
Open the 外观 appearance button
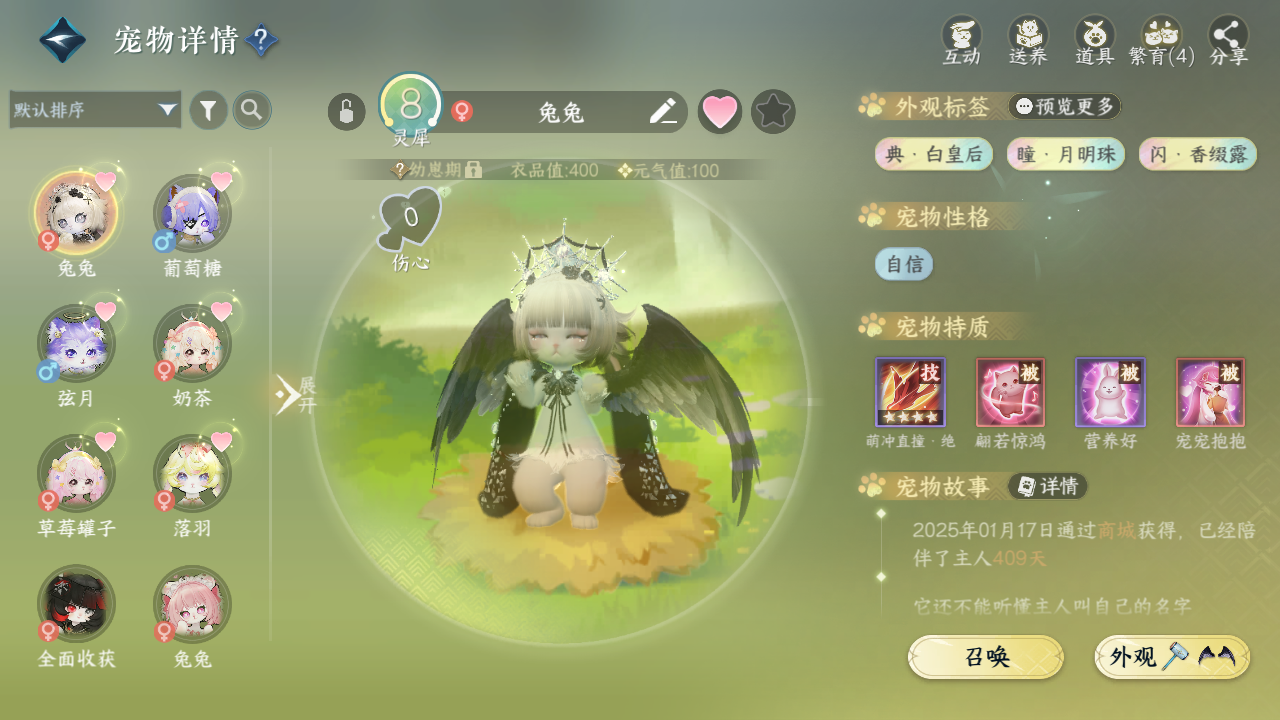[x=1172, y=657]
